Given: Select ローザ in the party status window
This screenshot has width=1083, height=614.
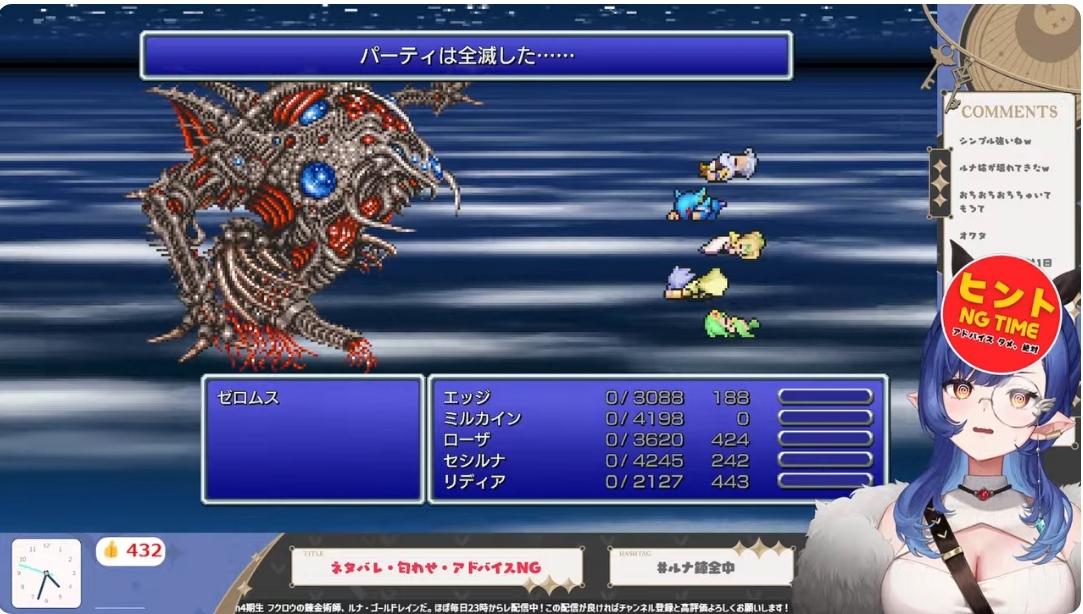Looking at the screenshot, I should click(467, 440).
